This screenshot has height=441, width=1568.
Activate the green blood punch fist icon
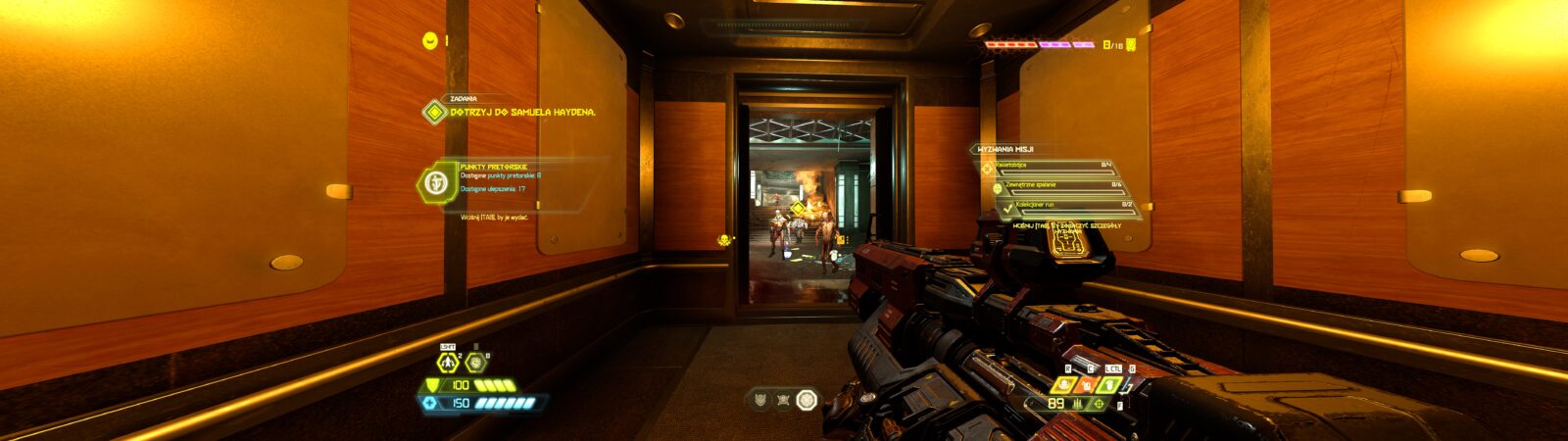(1110, 384)
